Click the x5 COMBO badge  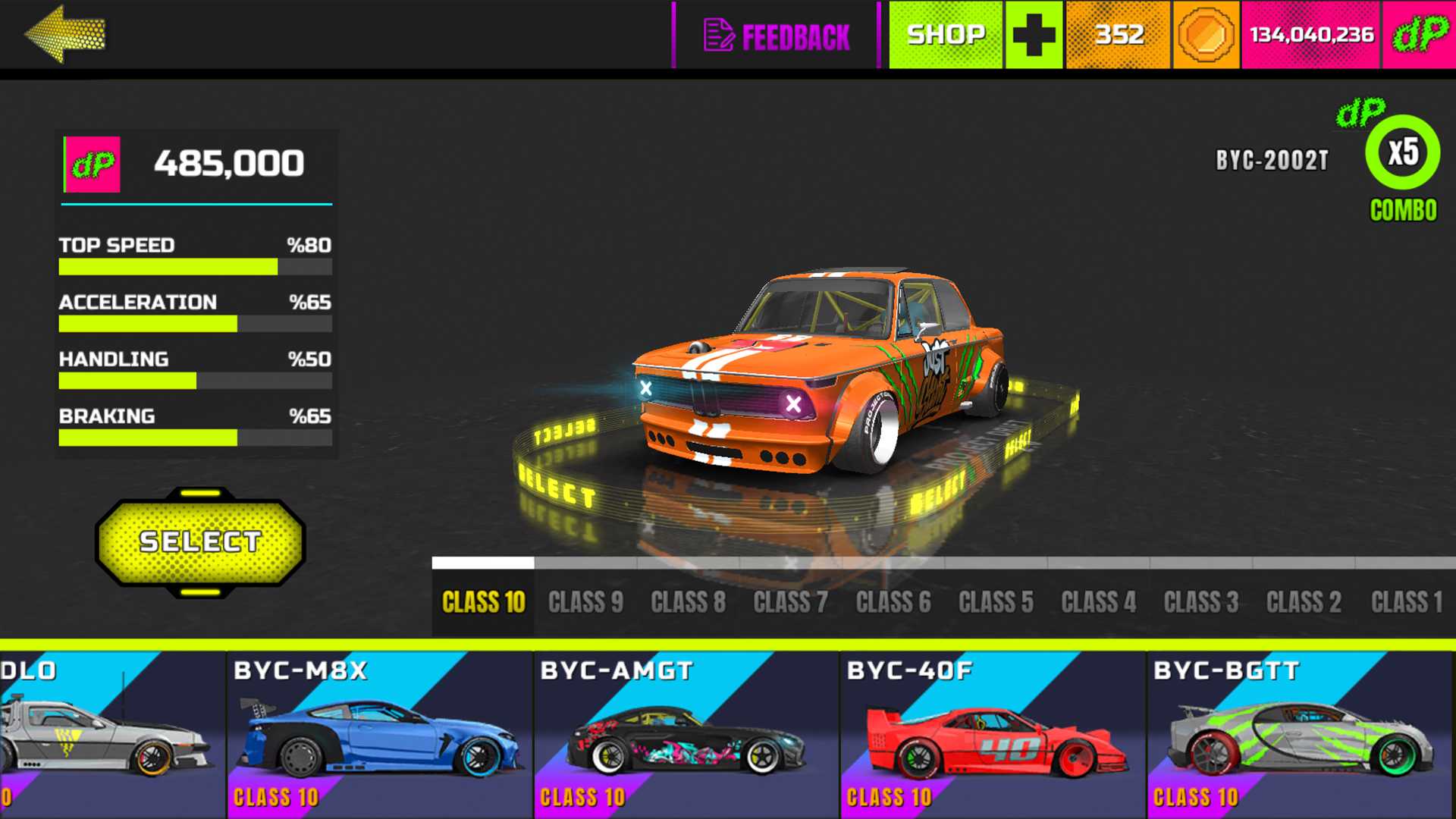tap(1401, 152)
